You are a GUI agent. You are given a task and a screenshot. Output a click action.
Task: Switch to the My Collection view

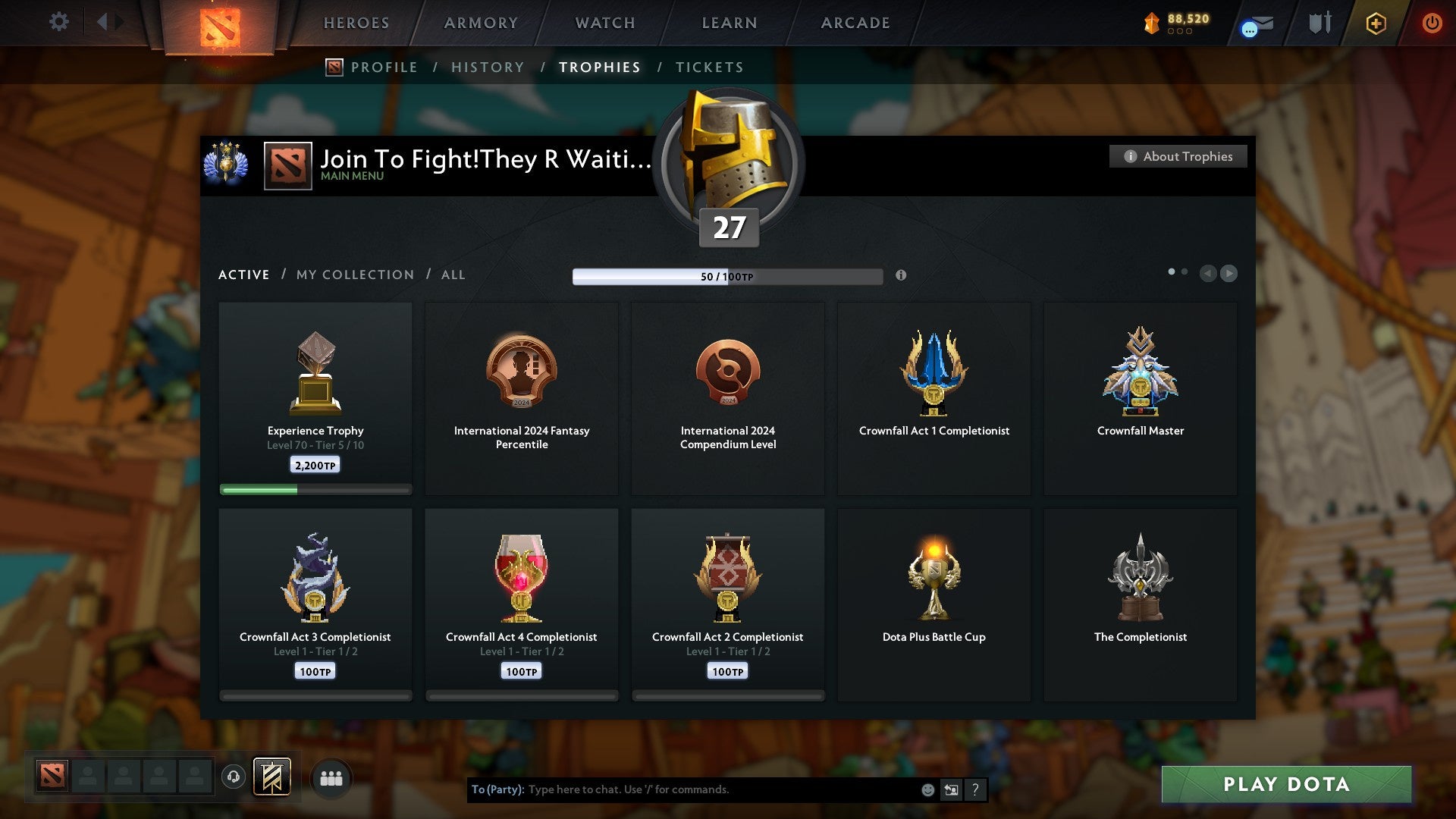pos(353,275)
